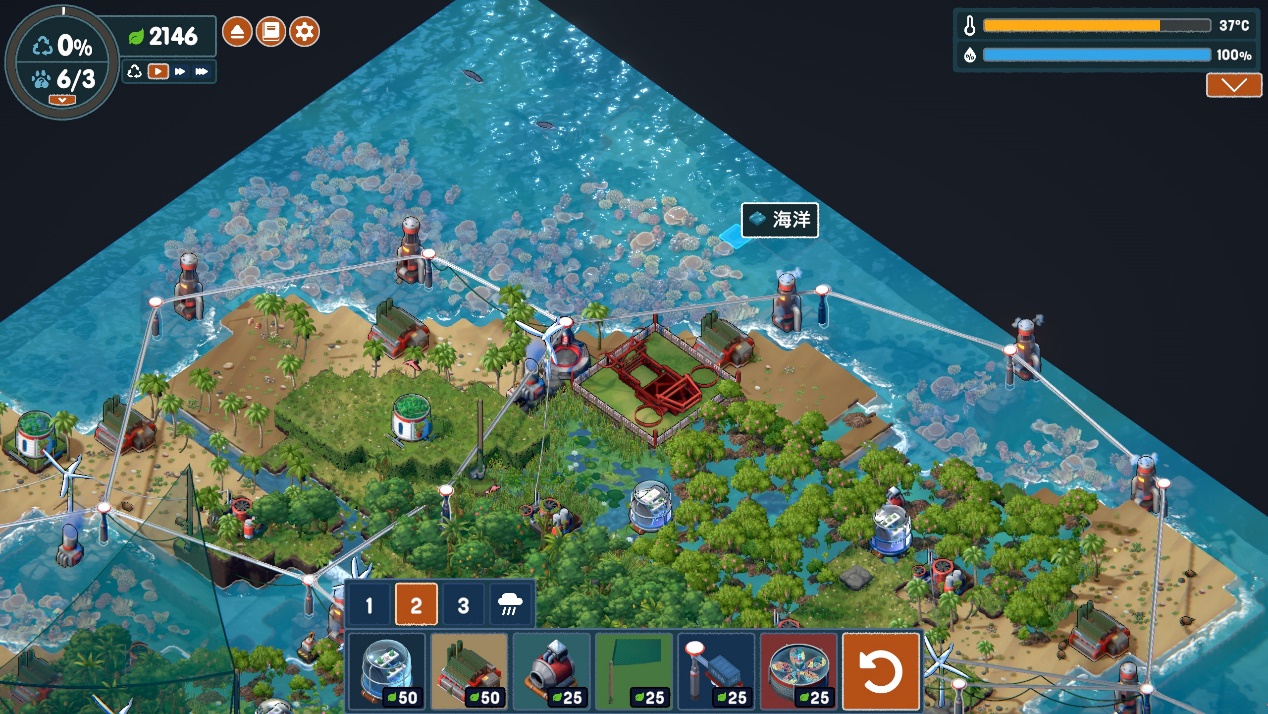Select building phase tab 2
Screen dimensions: 1268x714
pyautogui.click(x=416, y=605)
